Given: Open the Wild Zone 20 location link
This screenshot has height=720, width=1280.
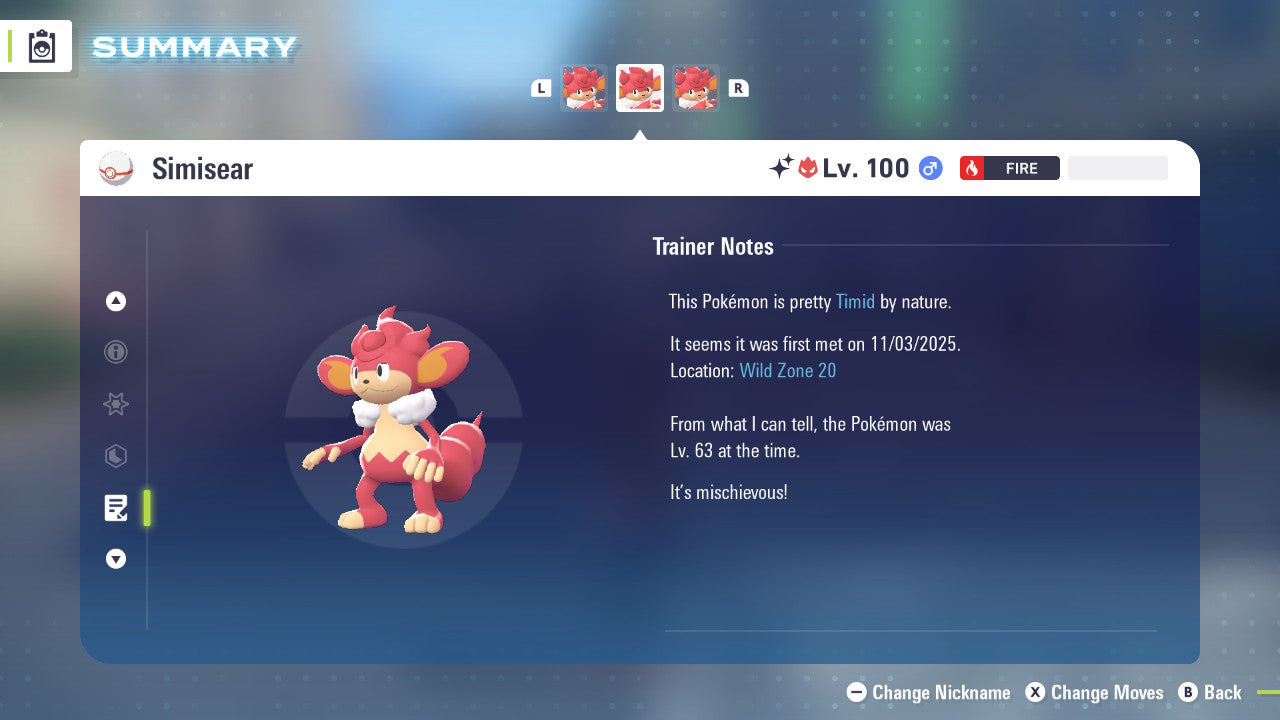Looking at the screenshot, I should pos(788,370).
